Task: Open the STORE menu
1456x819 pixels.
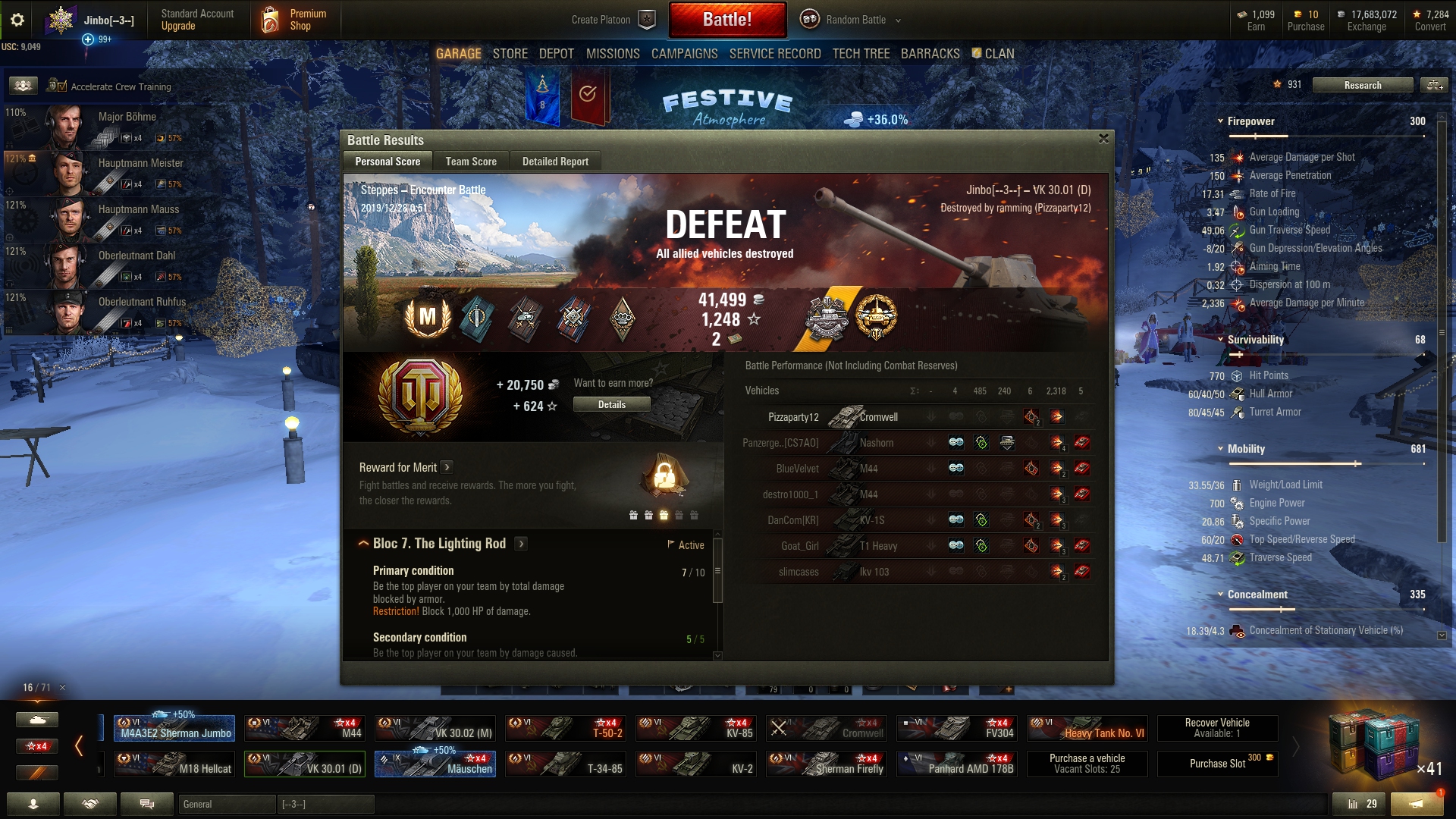Action: pyautogui.click(x=510, y=54)
